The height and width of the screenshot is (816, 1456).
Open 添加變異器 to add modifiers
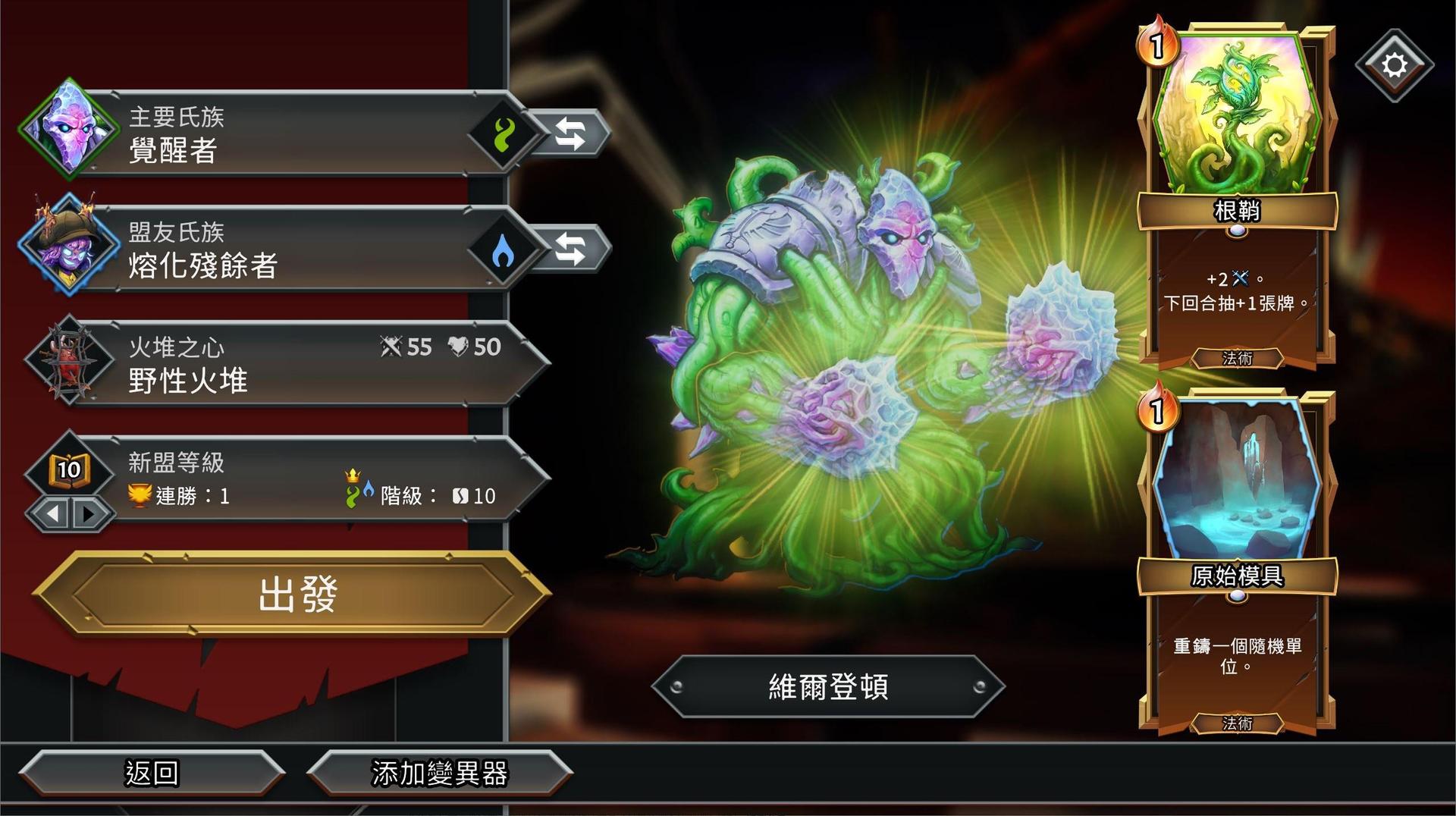440,774
